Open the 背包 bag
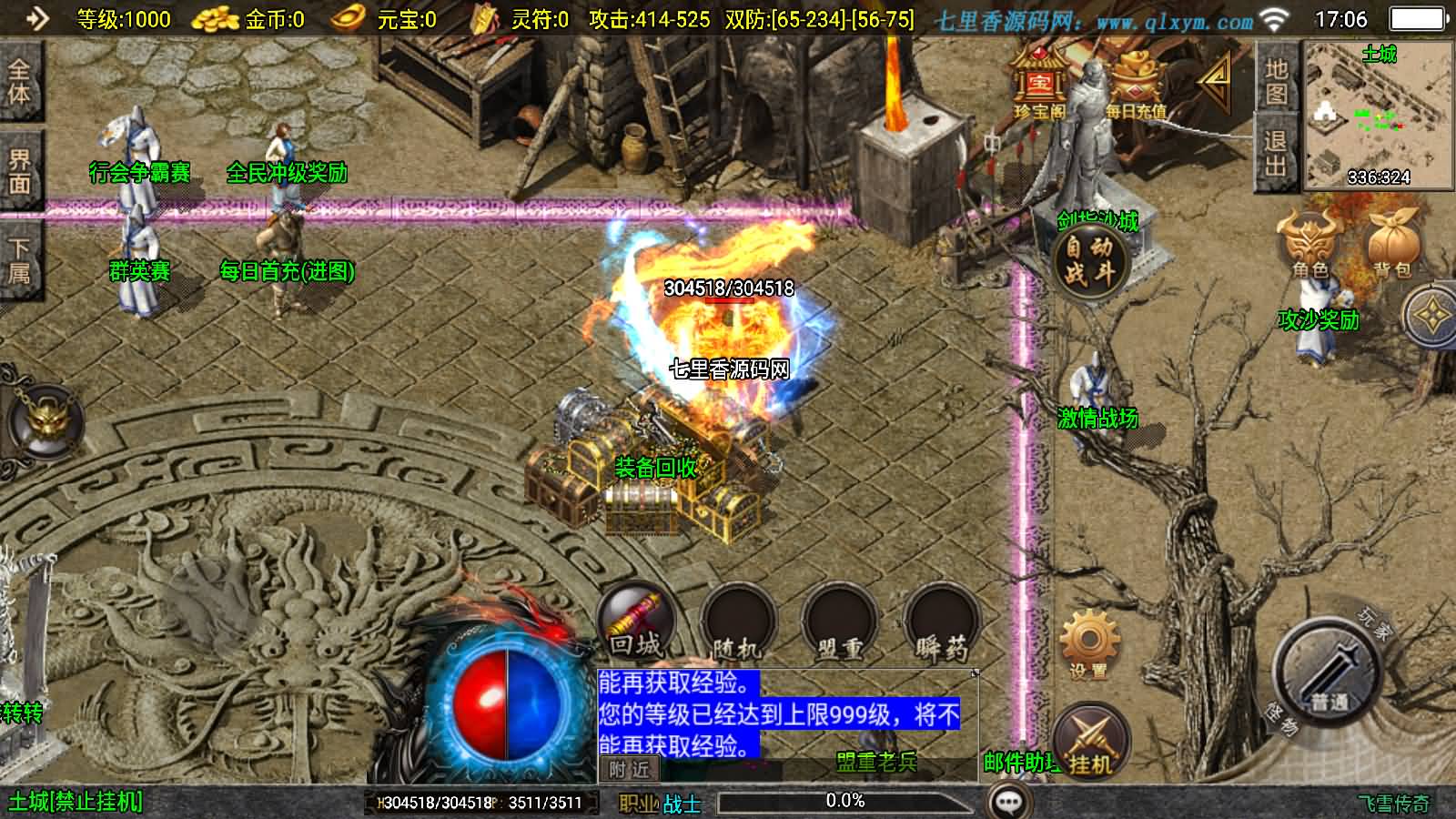This screenshot has width=1456, height=819. coord(1391,243)
